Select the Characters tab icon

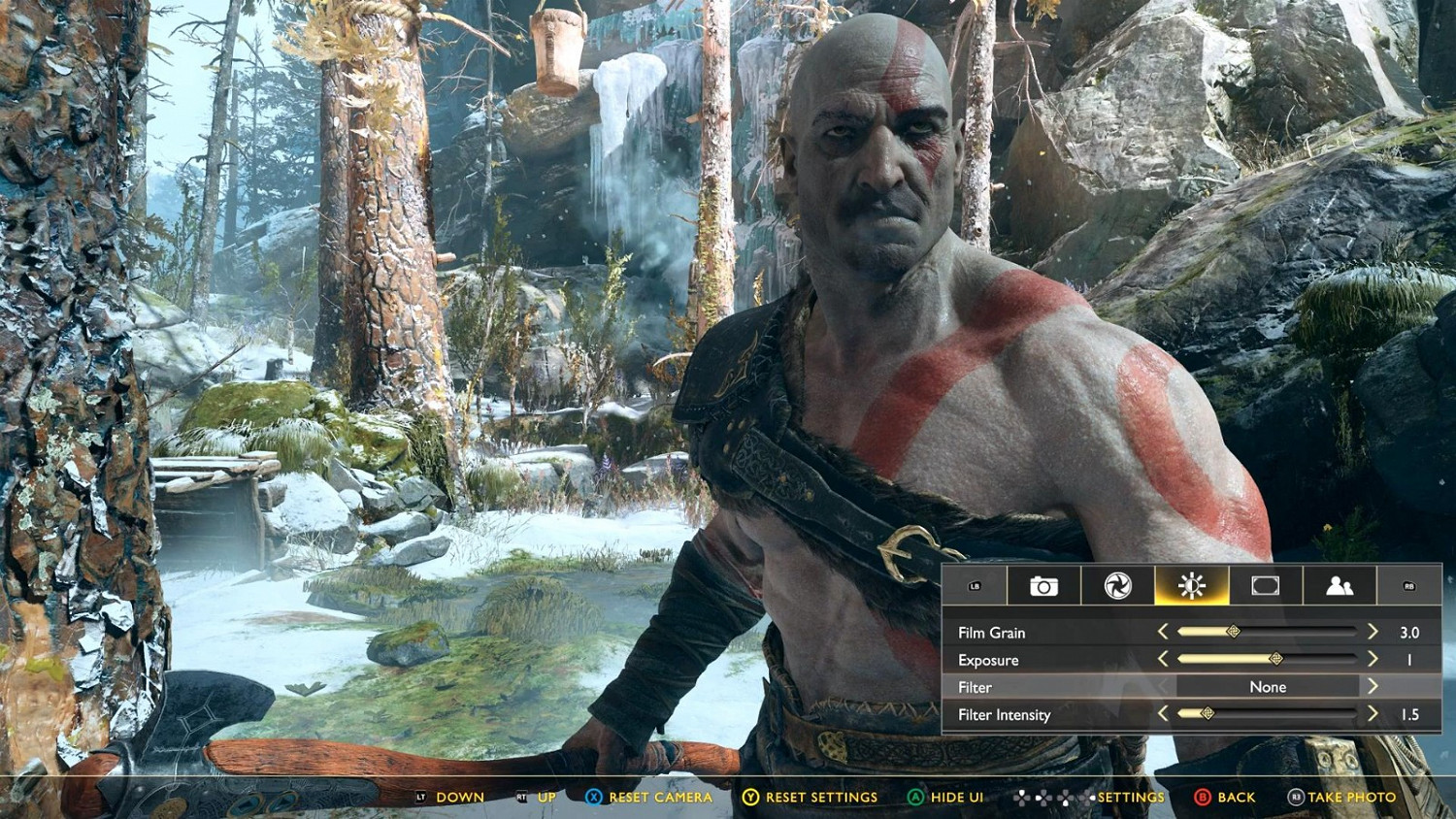click(1340, 585)
